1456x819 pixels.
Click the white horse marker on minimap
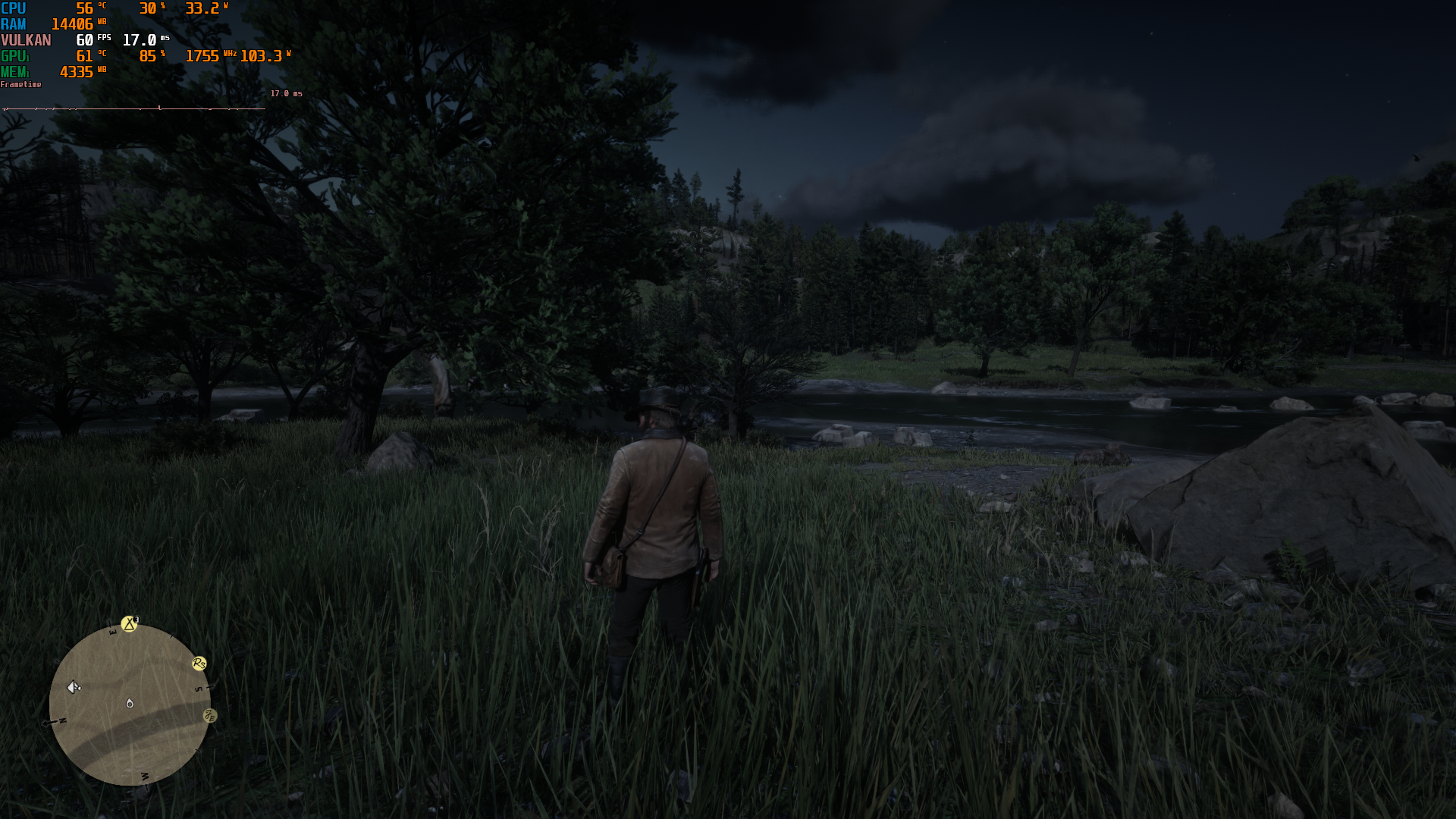(x=74, y=687)
